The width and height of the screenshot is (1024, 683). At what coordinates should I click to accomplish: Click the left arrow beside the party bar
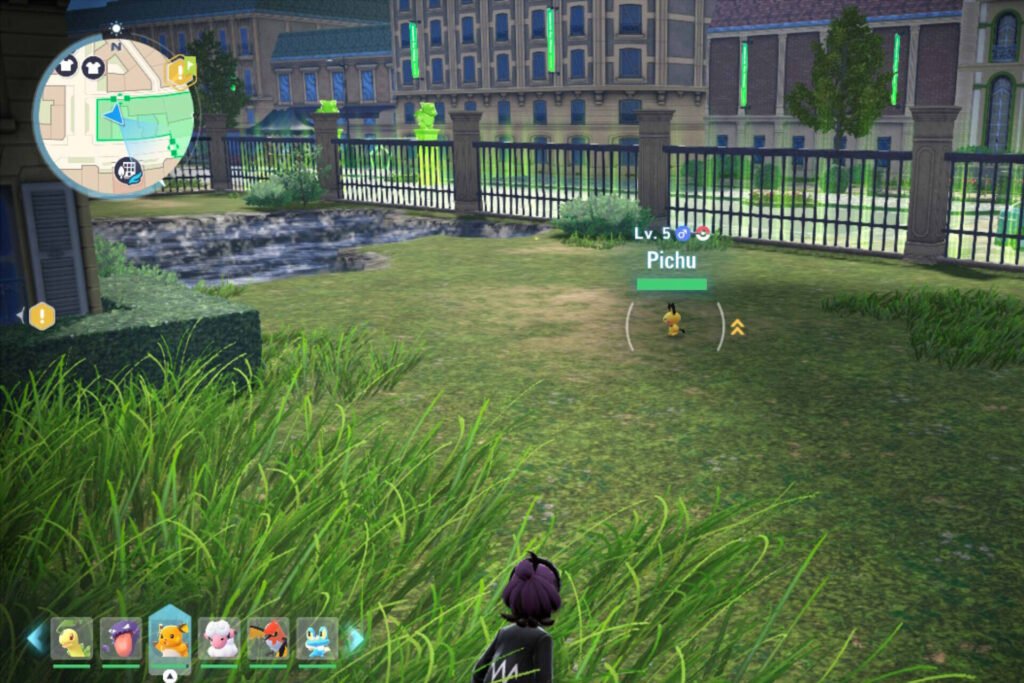[36, 638]
